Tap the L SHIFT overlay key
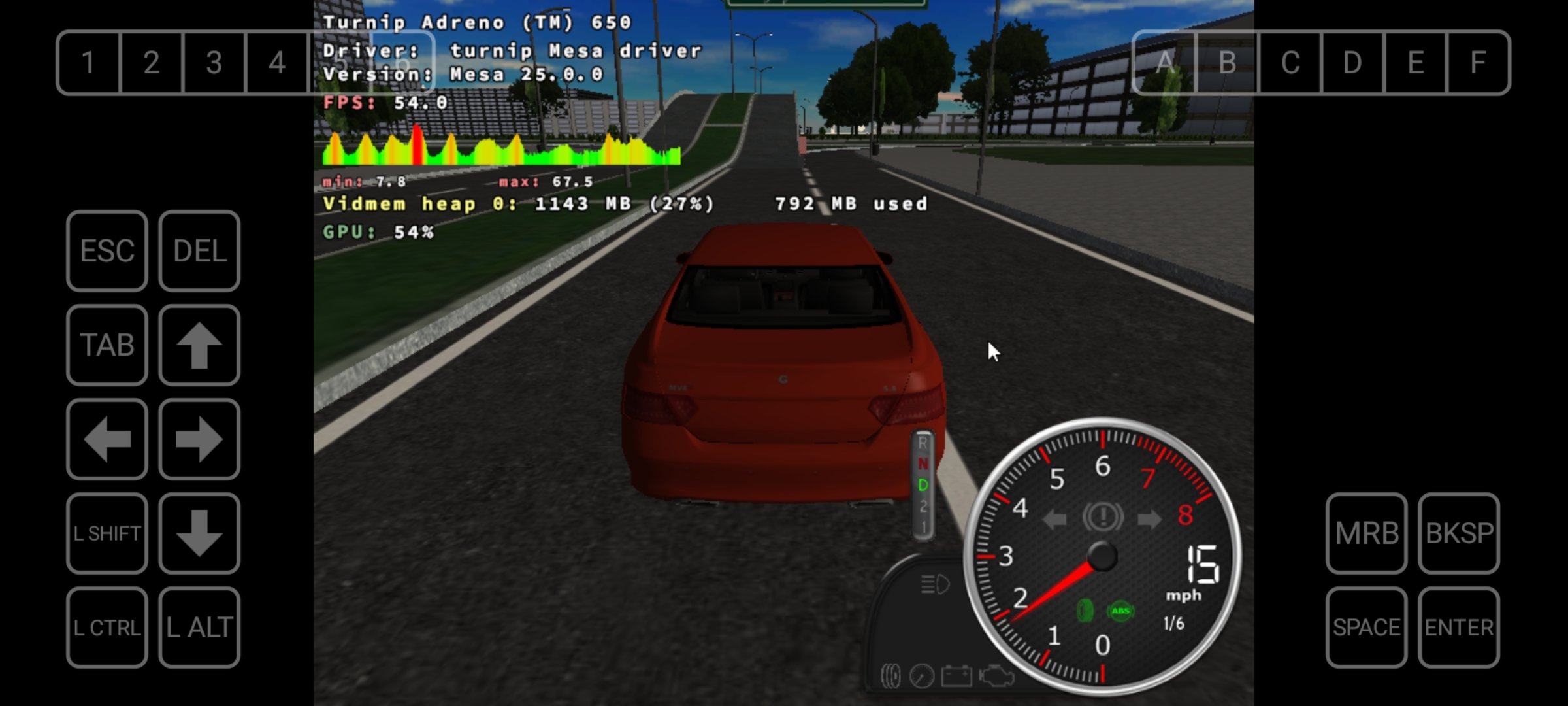 pos(107,533)
